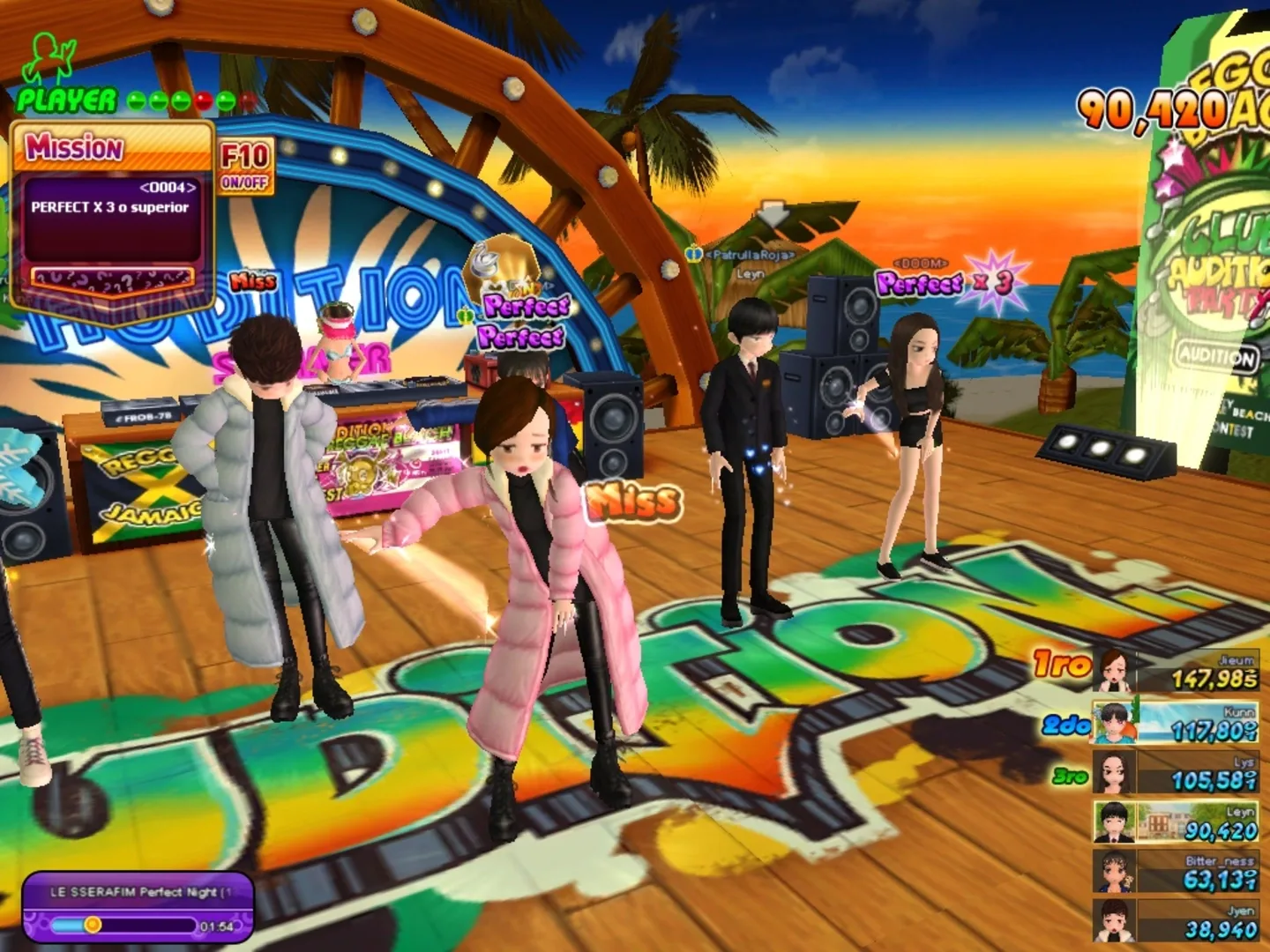1270x952 pixels.
Task: Click the right arrow of mission <0004>
Action: 192,188
